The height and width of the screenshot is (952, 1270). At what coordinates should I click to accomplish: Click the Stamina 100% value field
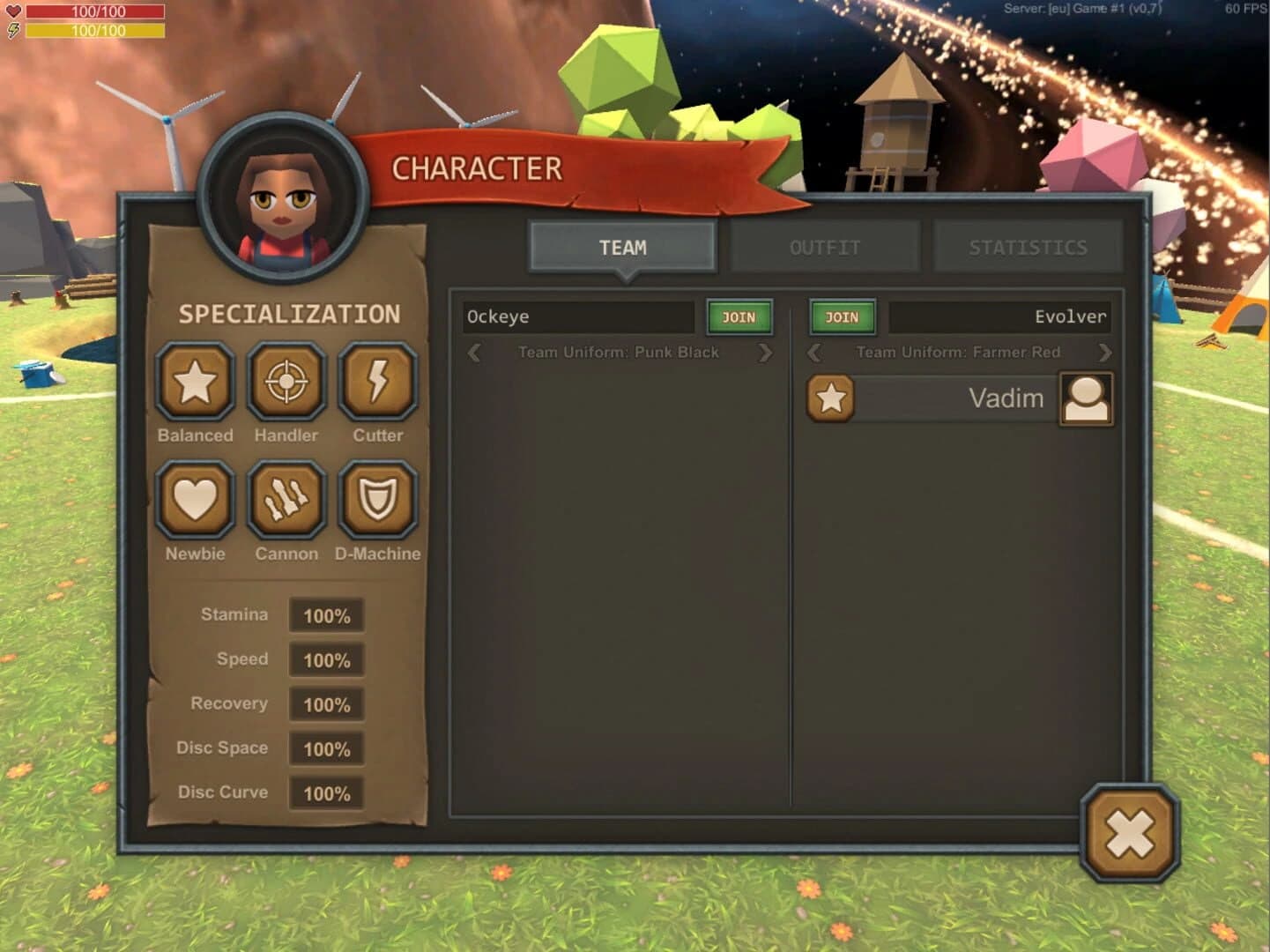(327, 616)
